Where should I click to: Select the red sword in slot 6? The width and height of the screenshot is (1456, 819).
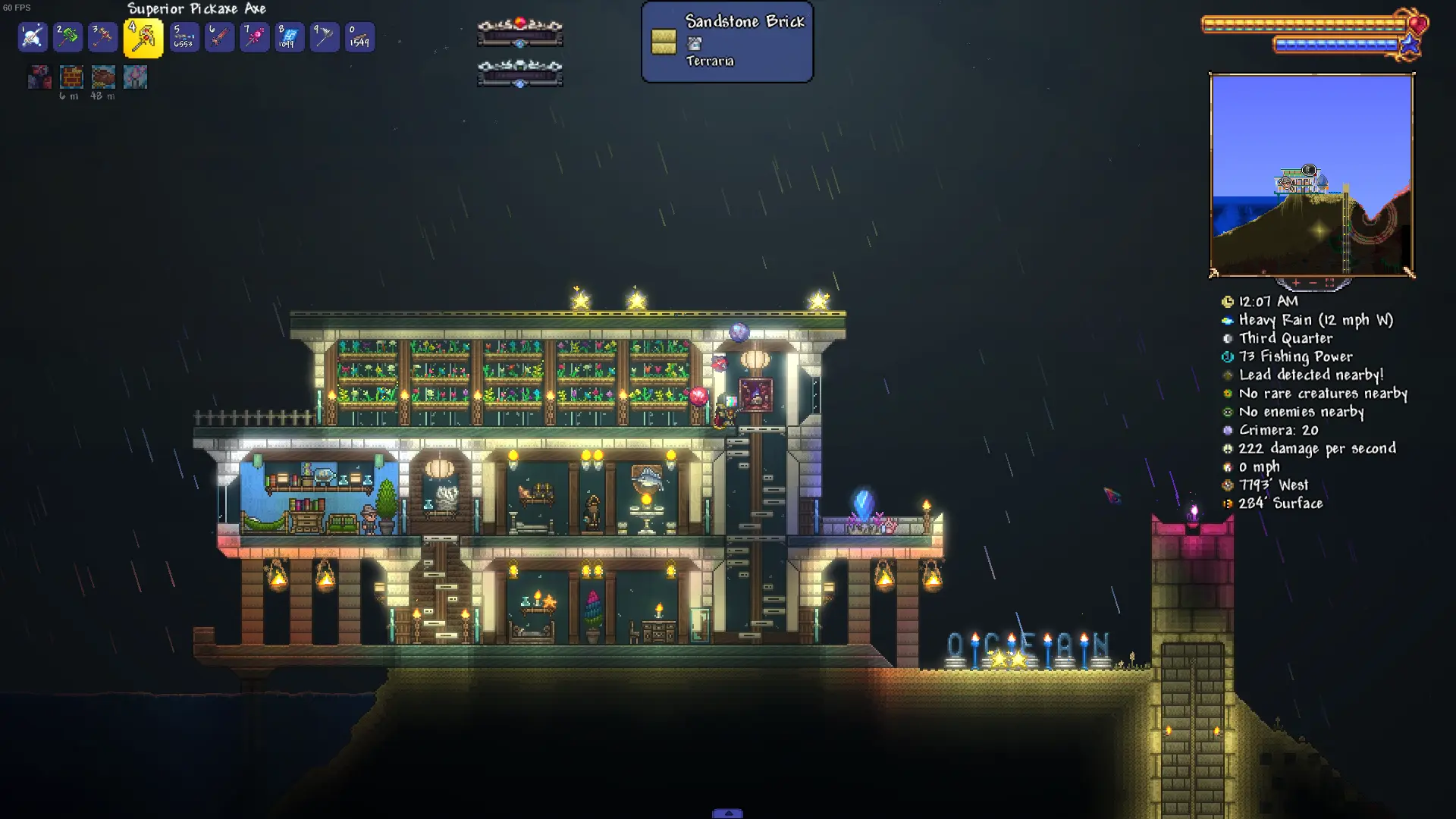click(219, 36)
